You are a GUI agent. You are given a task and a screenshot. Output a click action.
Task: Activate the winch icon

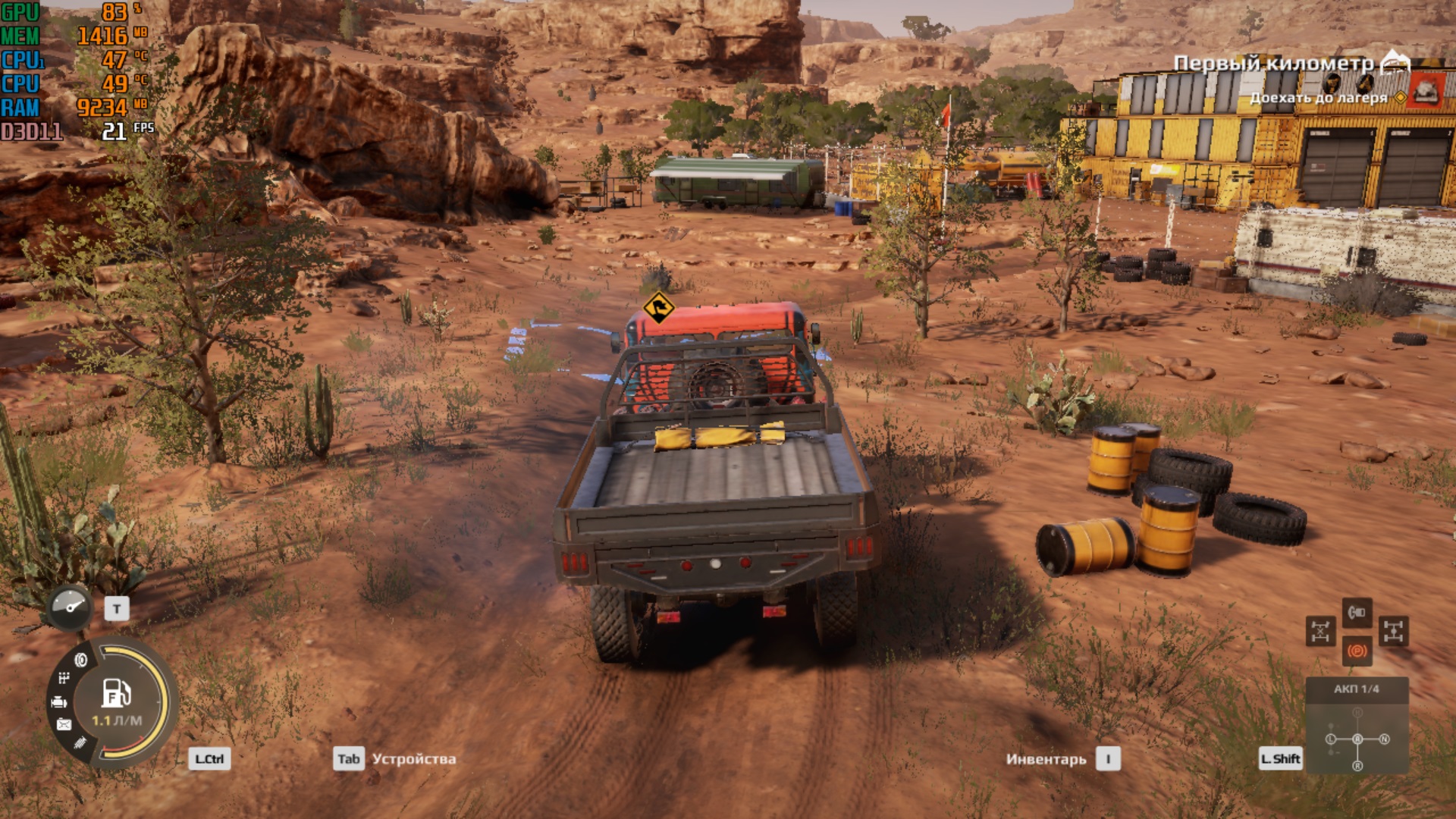pyautogui.click(x=1357, y=612)
